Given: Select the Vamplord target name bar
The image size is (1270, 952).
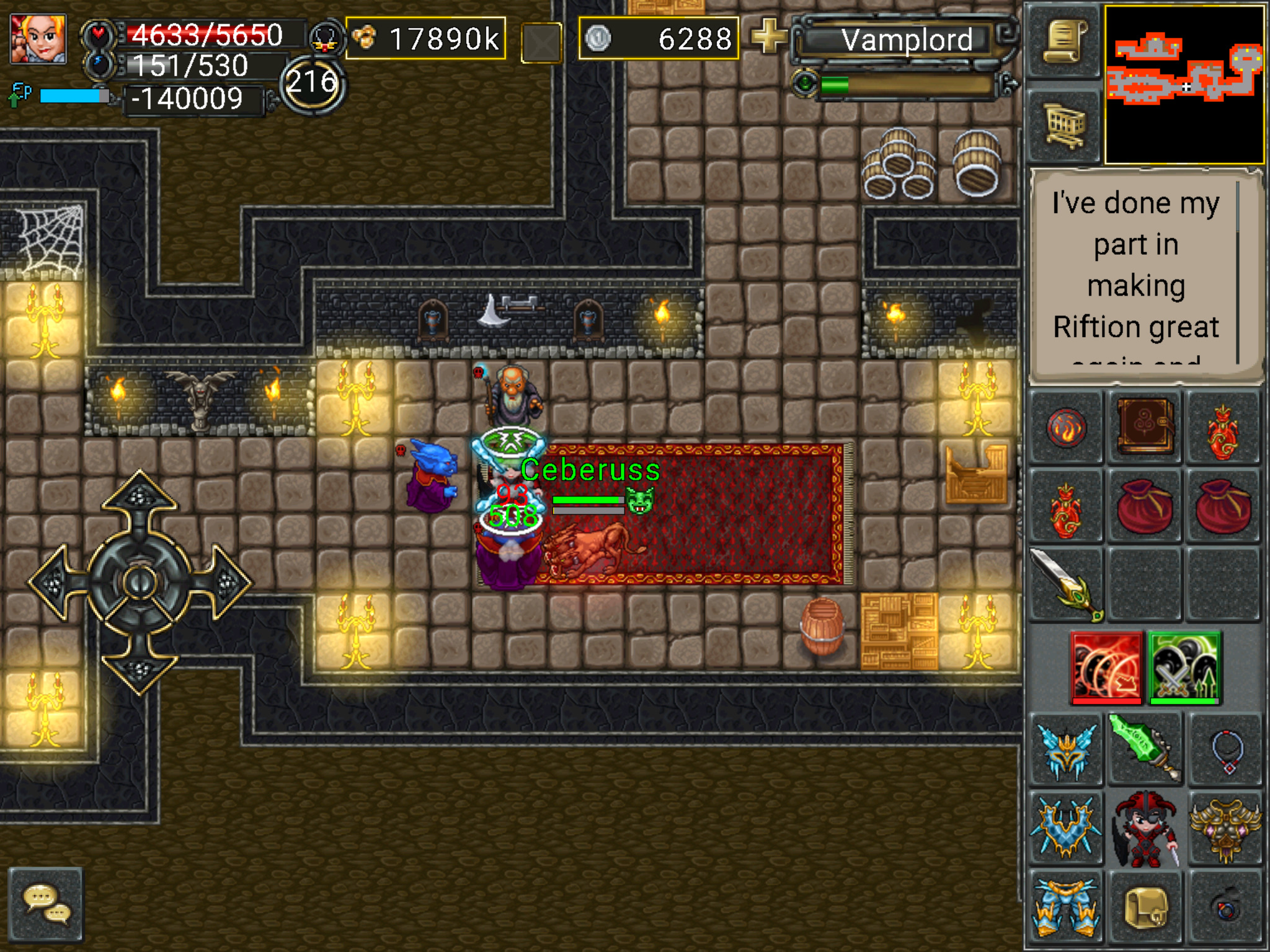Looking at the screenshot, I should coord(906,40).
